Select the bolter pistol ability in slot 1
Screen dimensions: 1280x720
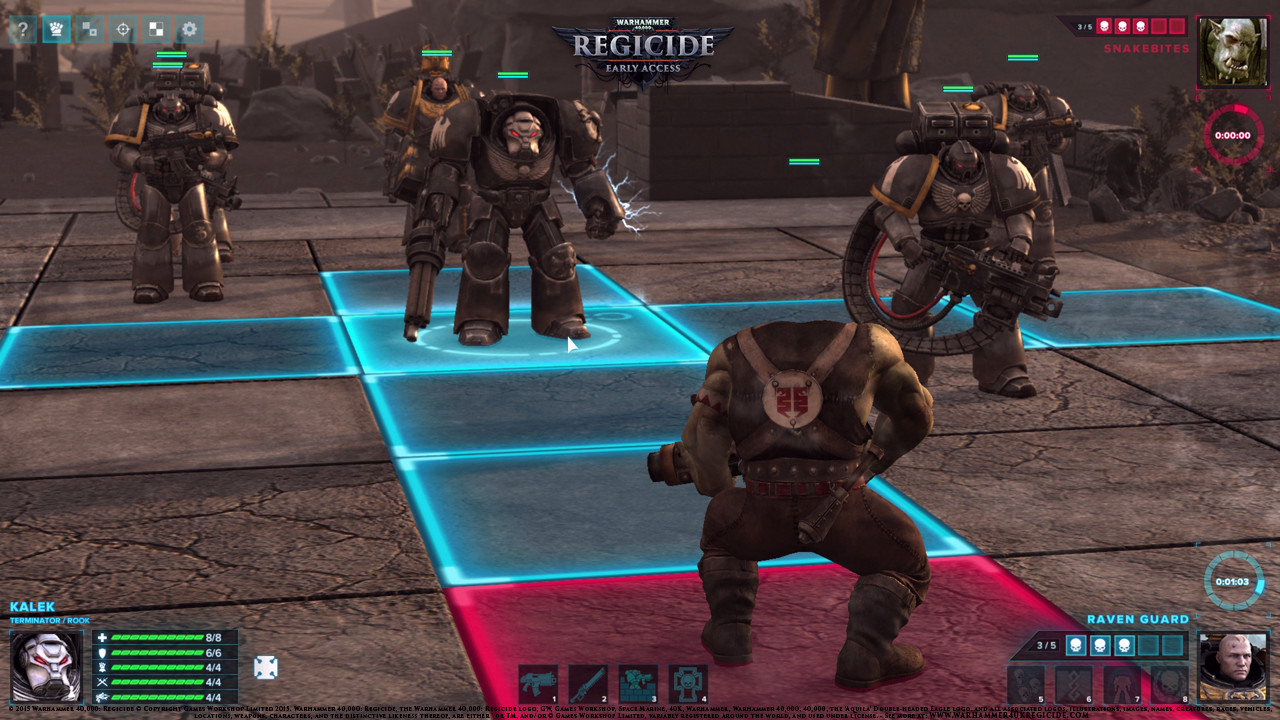coord(538,684)
